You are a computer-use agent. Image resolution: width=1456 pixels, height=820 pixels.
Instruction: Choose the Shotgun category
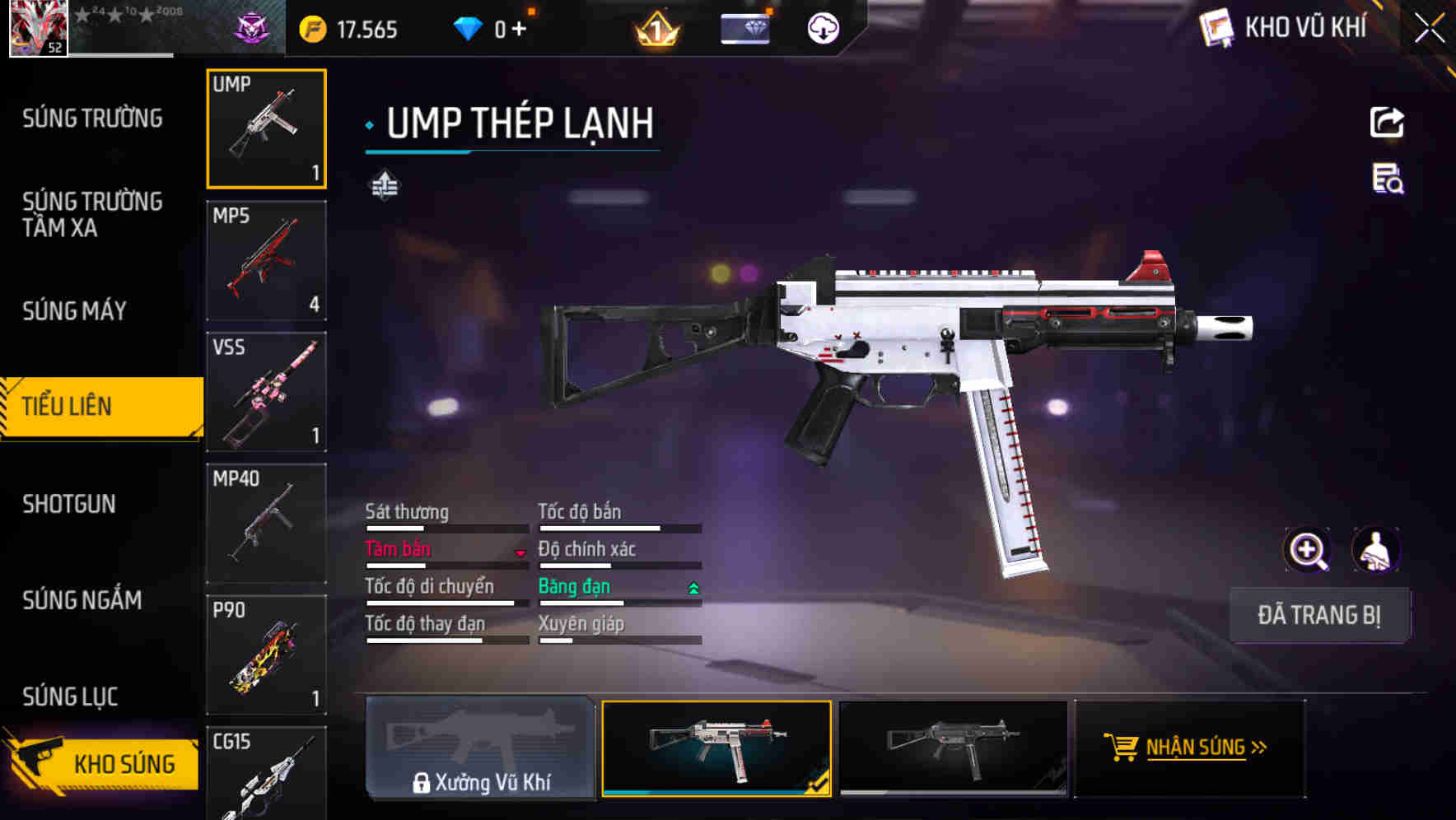click(x=69, y=504)
